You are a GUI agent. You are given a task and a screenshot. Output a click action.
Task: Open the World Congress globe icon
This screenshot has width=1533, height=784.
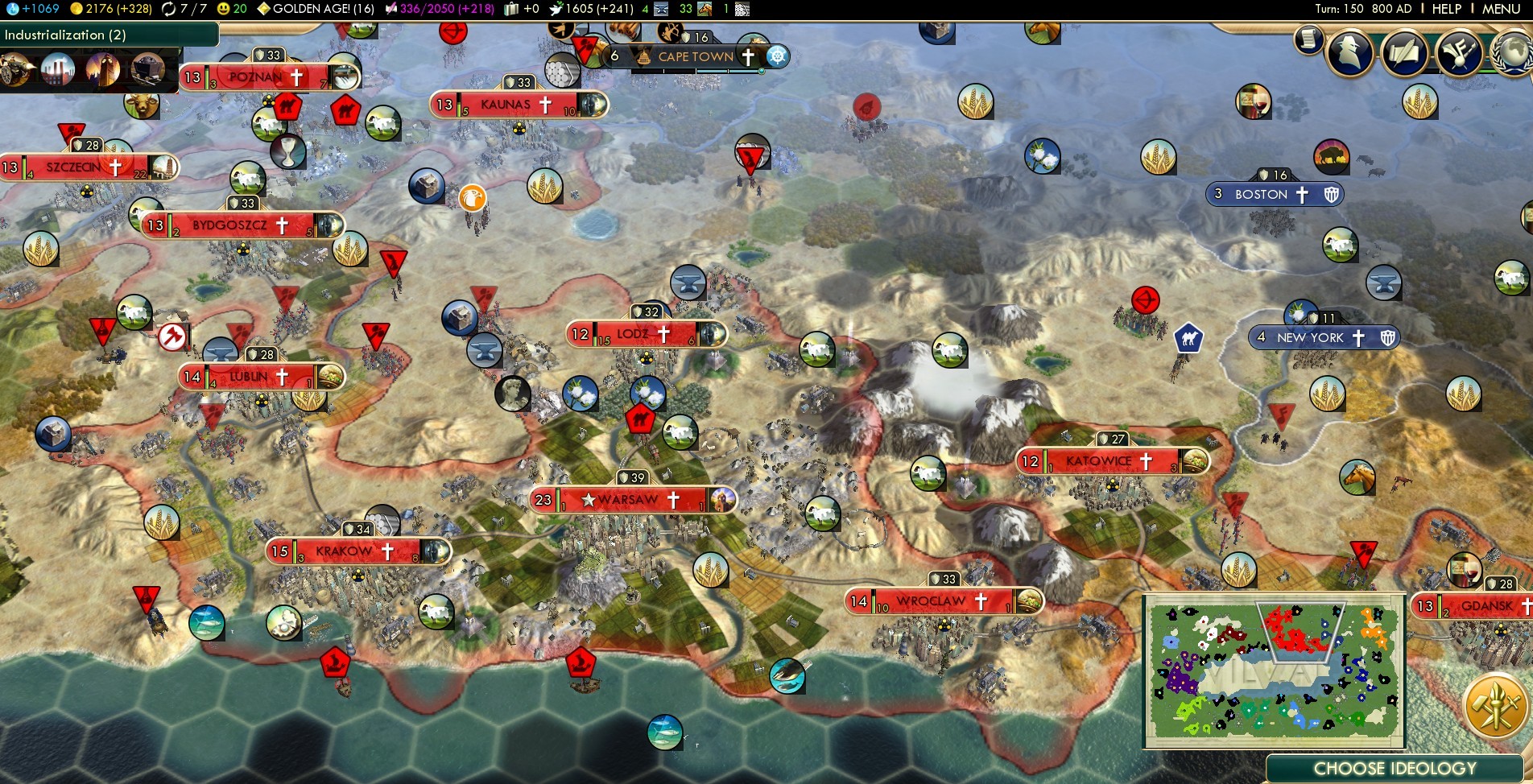coord(1511,54)
